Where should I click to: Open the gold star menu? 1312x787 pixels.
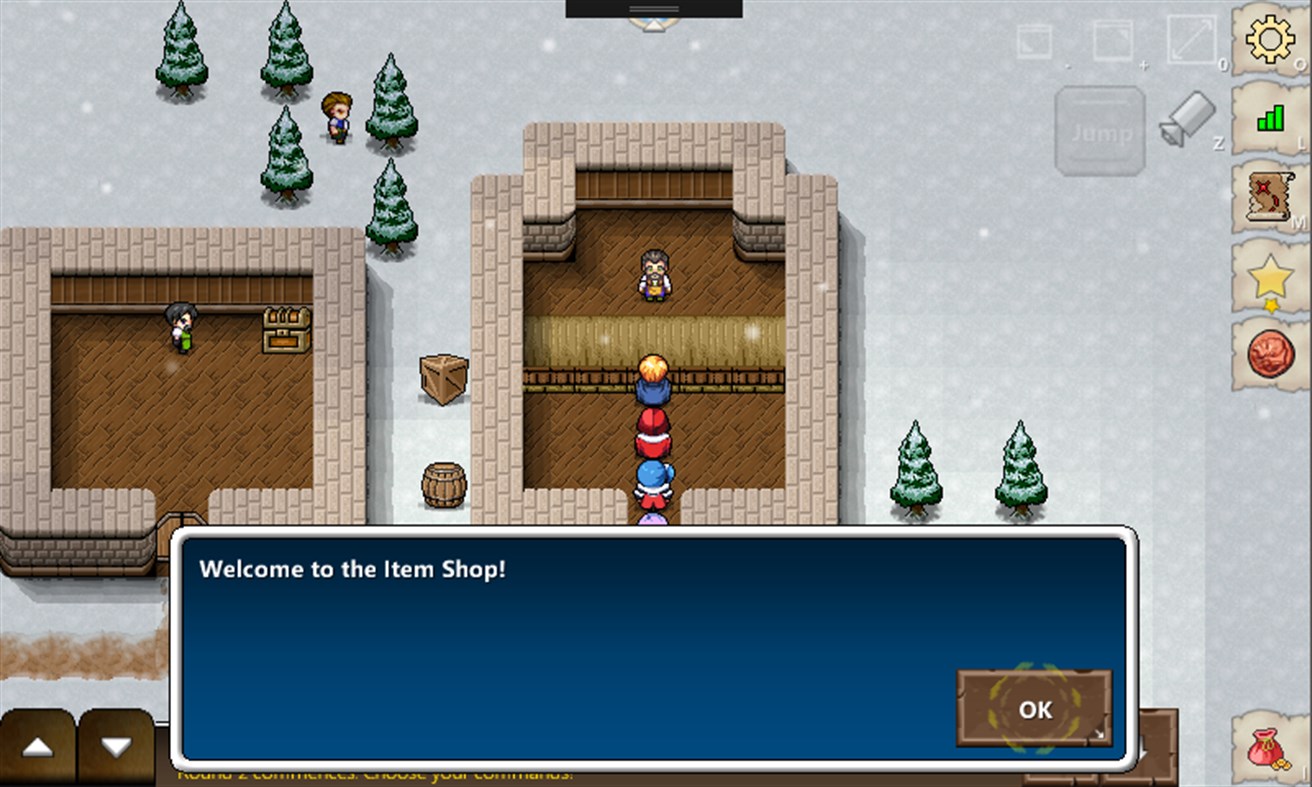[x=1270, y=277]
